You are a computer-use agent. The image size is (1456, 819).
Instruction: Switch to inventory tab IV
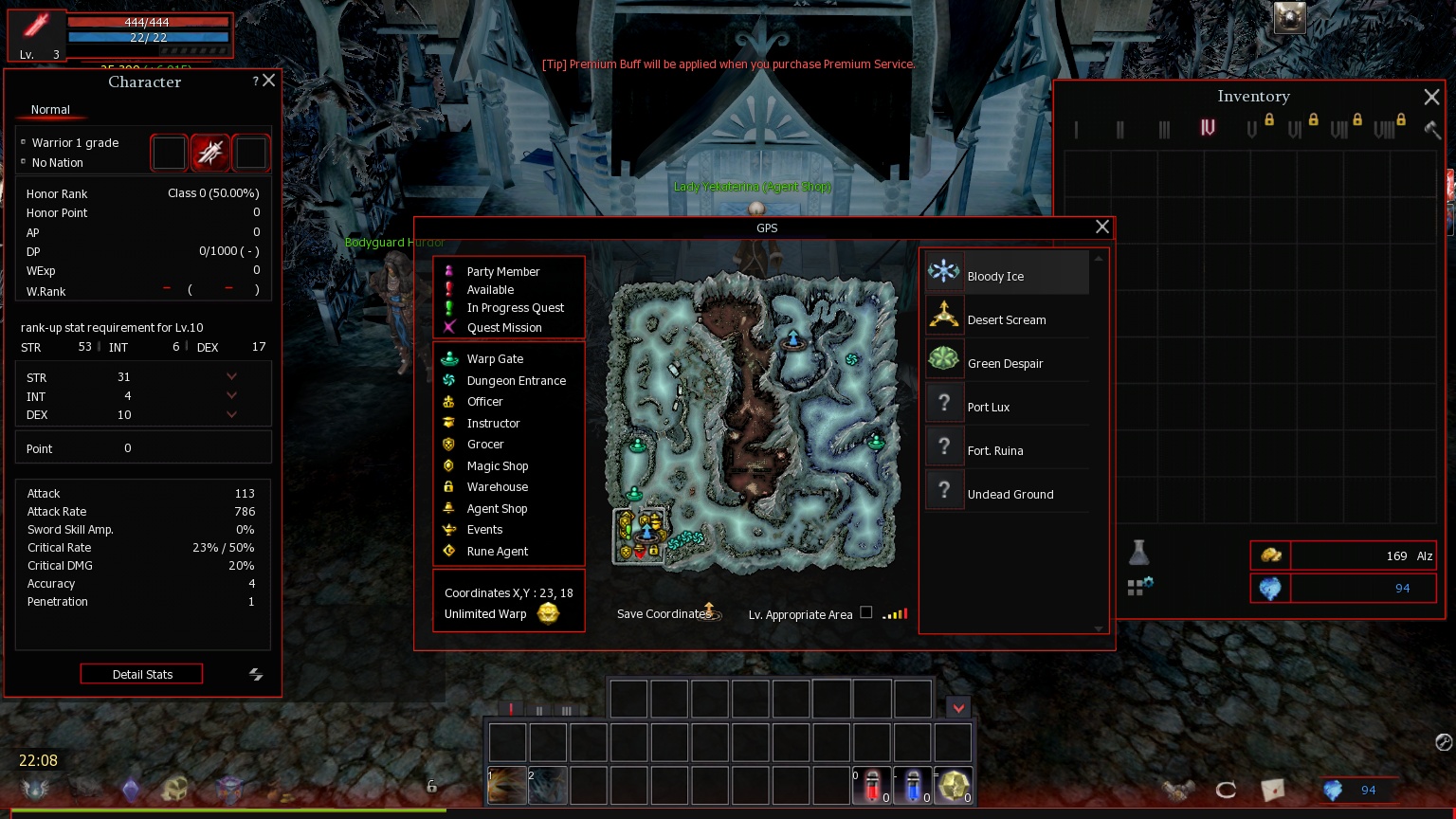(x=1208, y=128)
